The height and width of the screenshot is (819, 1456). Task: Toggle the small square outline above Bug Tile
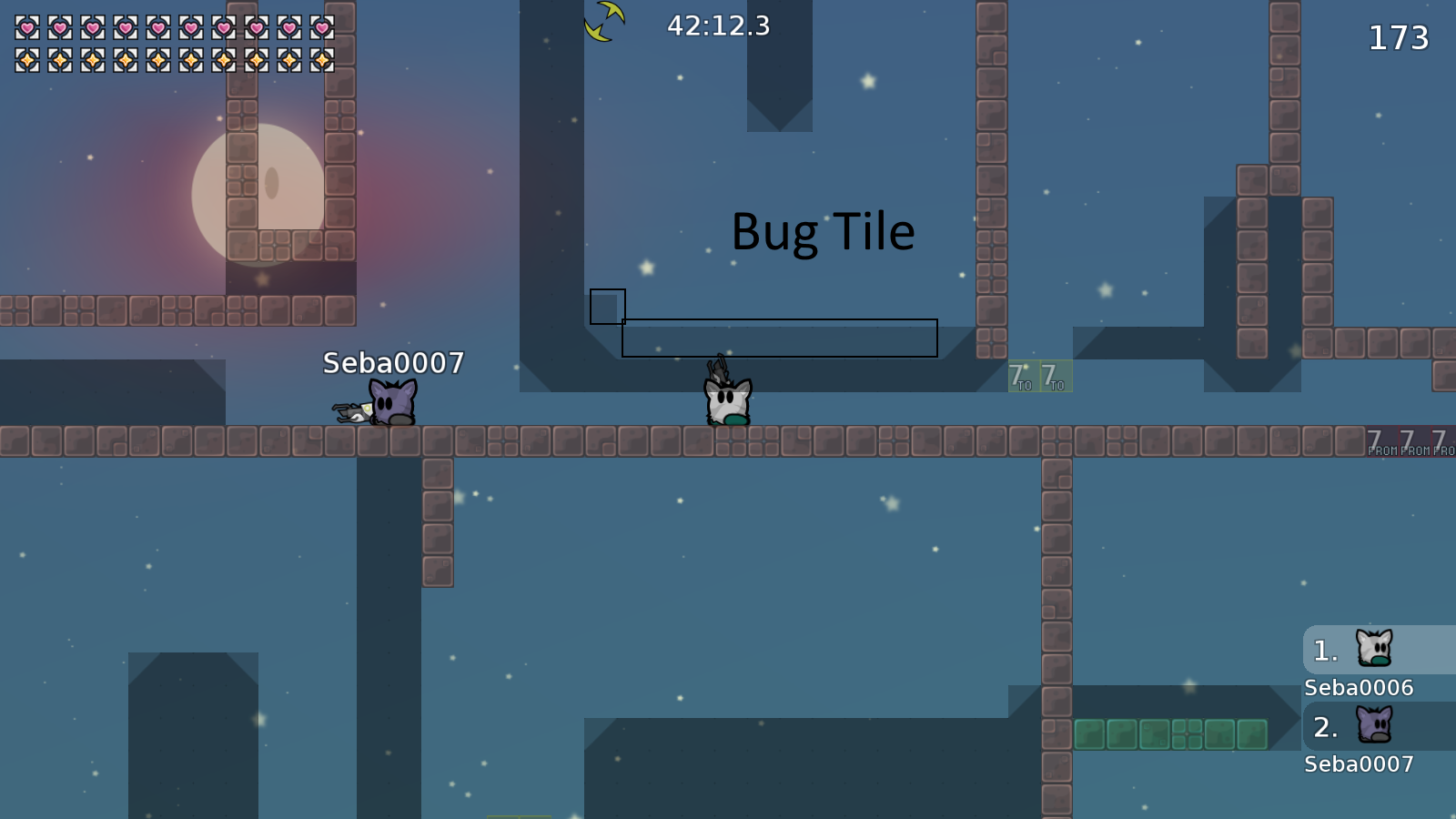pyautogui.click(x=607, y=306)
